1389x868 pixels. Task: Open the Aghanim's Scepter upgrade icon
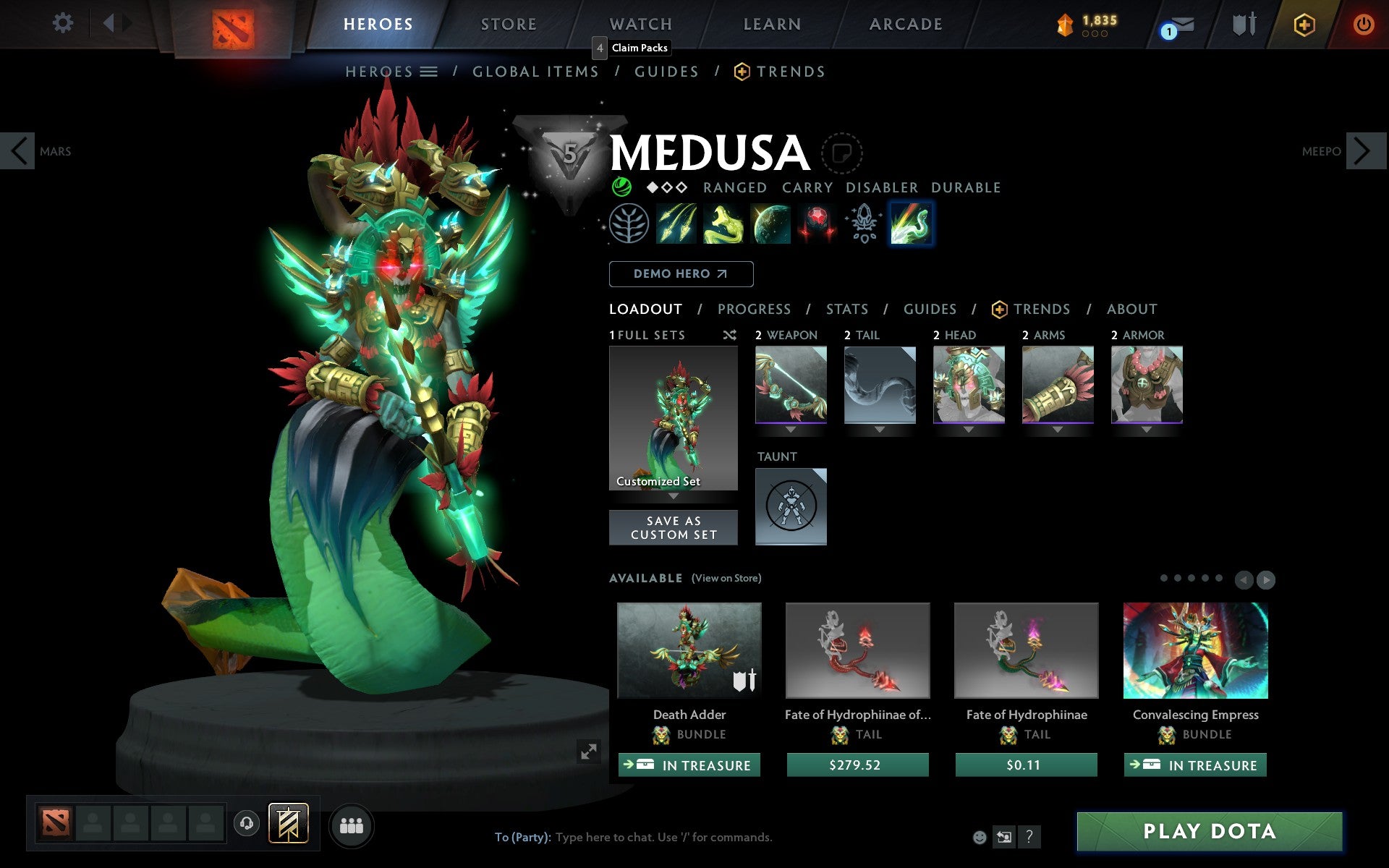[x=863, y=224]
